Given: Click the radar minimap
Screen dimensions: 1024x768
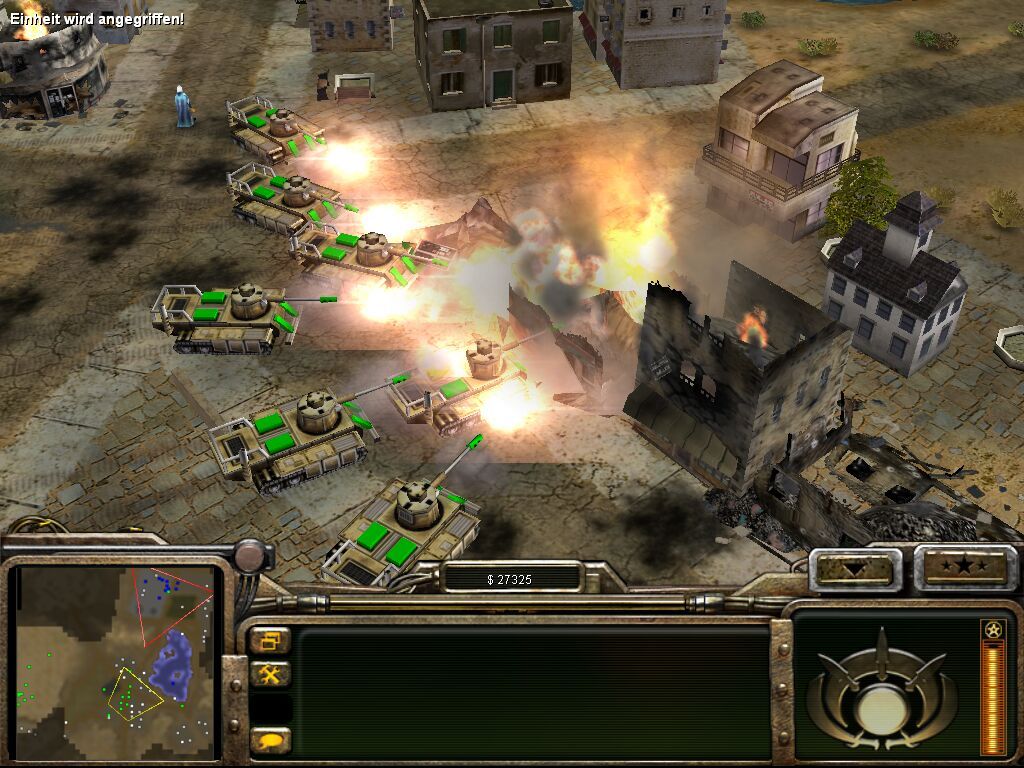Looking at the screenshot, I should [117, 658].
